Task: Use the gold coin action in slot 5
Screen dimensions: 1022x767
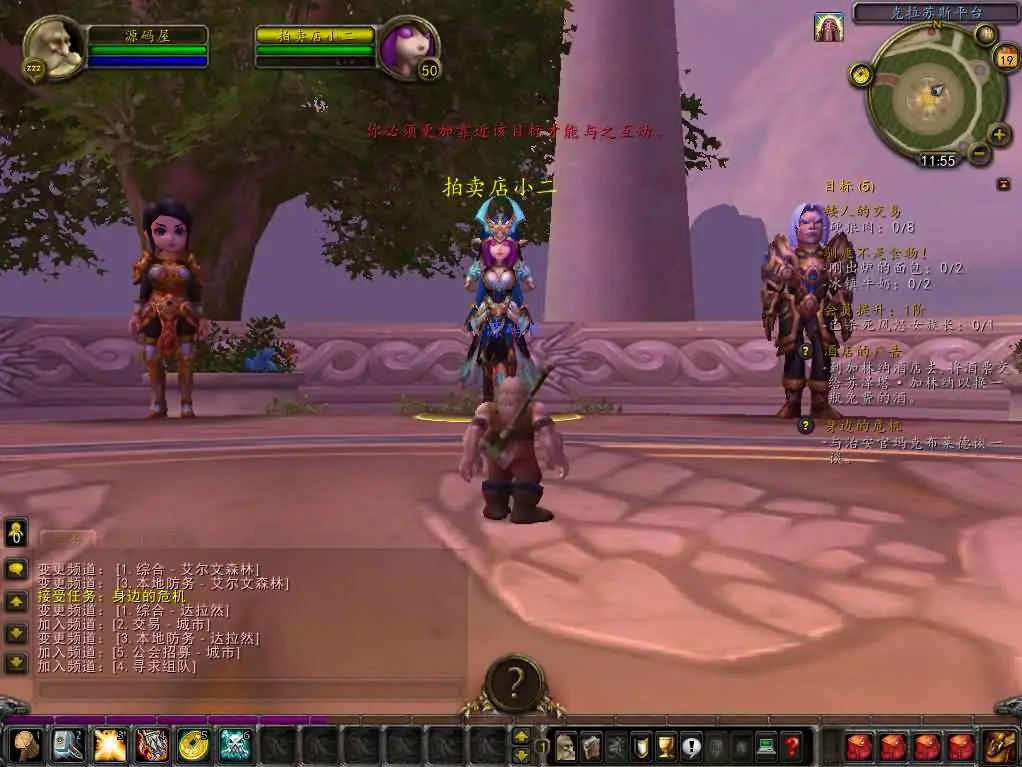Action: 193,744
